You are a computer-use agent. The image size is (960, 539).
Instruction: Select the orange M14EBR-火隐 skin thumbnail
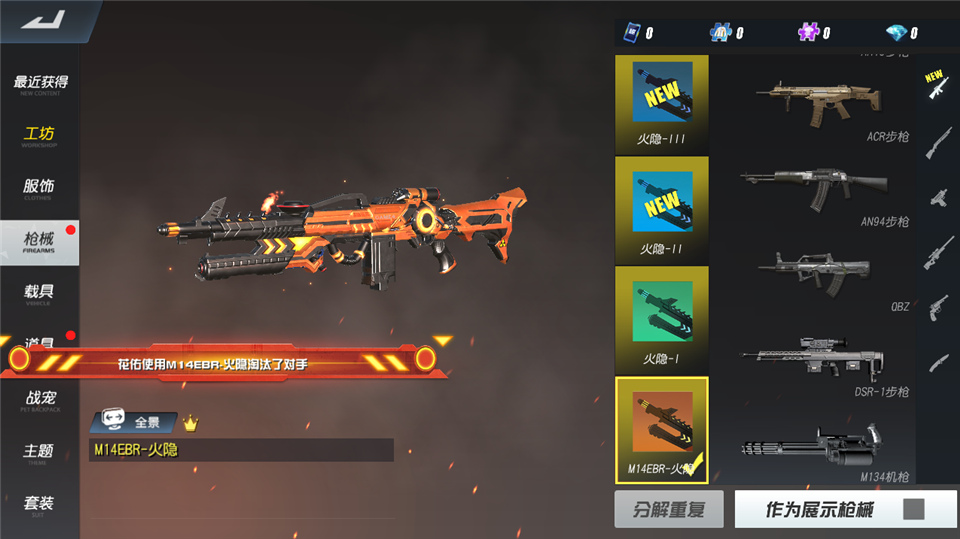(662, 428)
